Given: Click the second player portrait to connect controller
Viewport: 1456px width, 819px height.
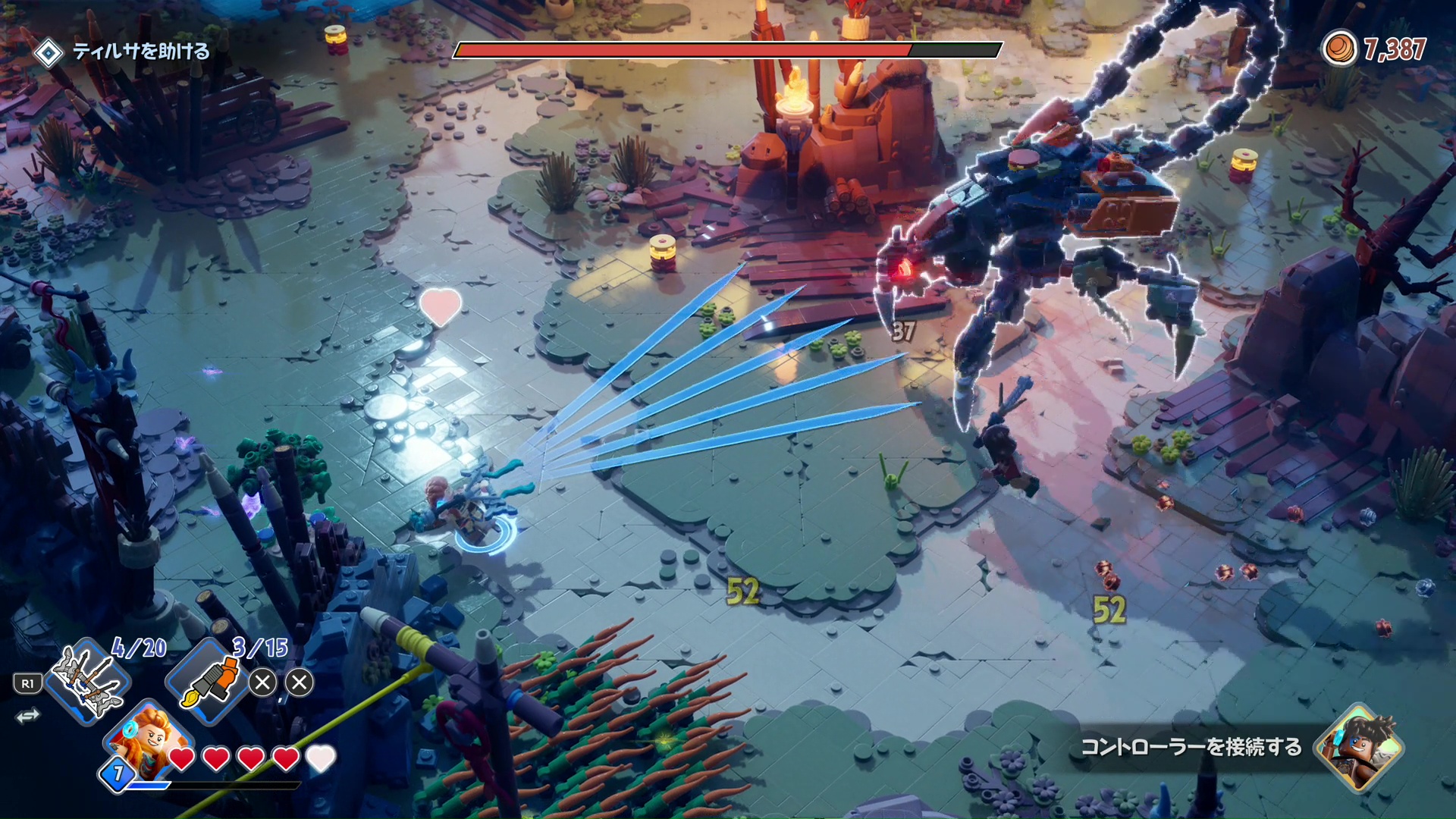Looking at the screenshot, I should tap(1359, 747).
